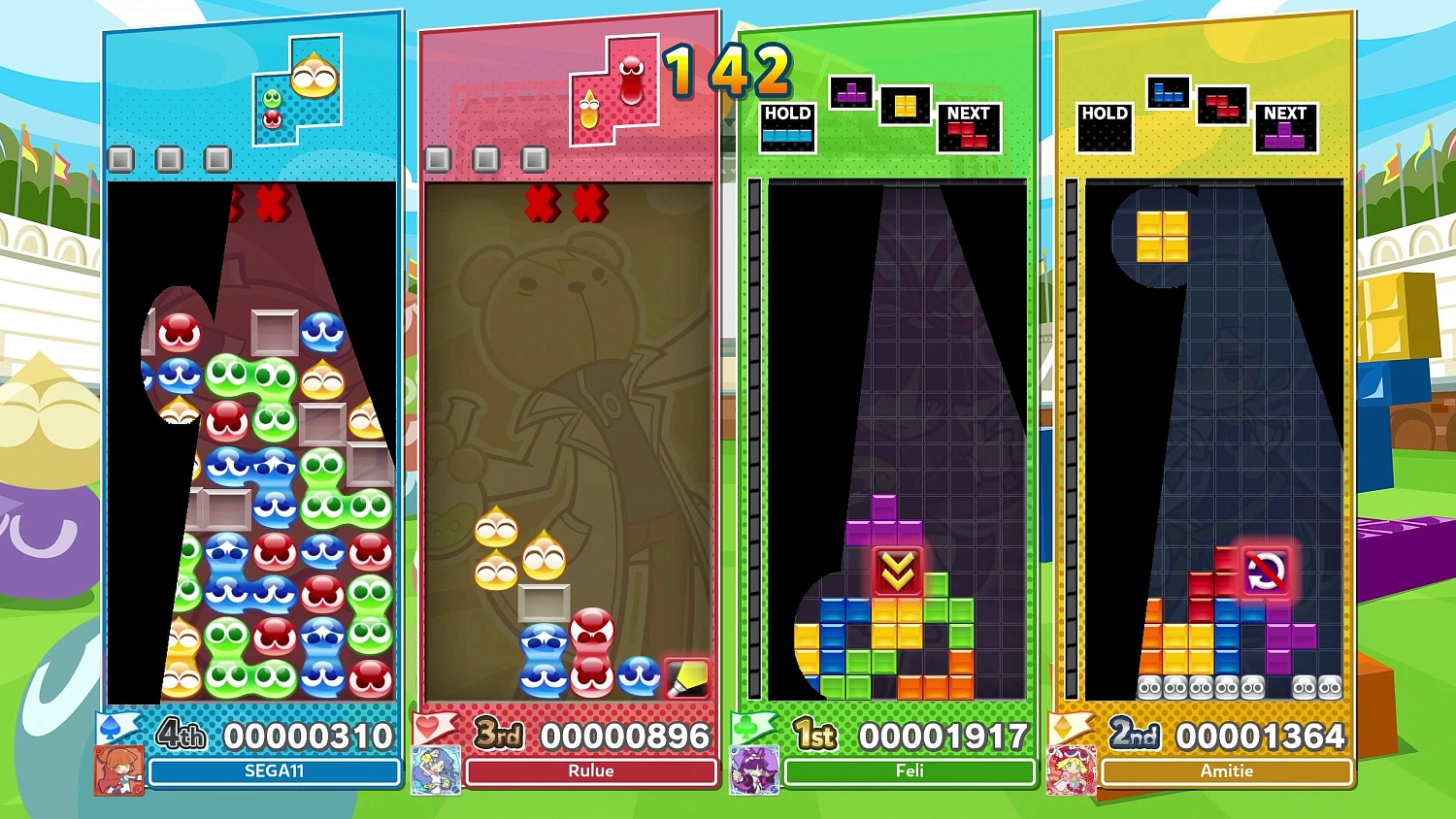Viewport: 1456px width, 819px height.
Task: Click the SEGA11 name plate
Action: (x=273, y=770)
